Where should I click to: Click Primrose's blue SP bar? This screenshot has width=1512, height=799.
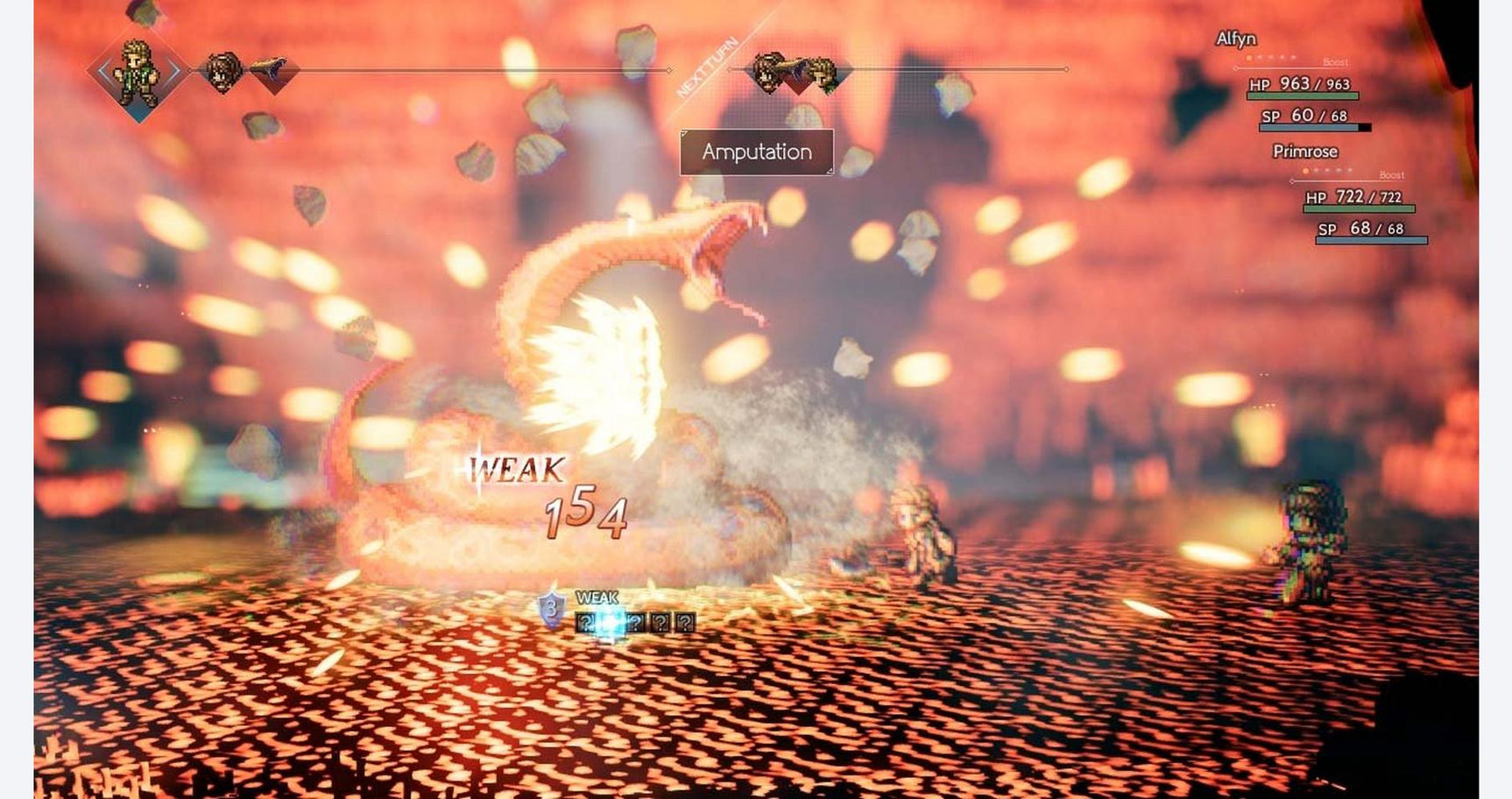pos(1372,240)
